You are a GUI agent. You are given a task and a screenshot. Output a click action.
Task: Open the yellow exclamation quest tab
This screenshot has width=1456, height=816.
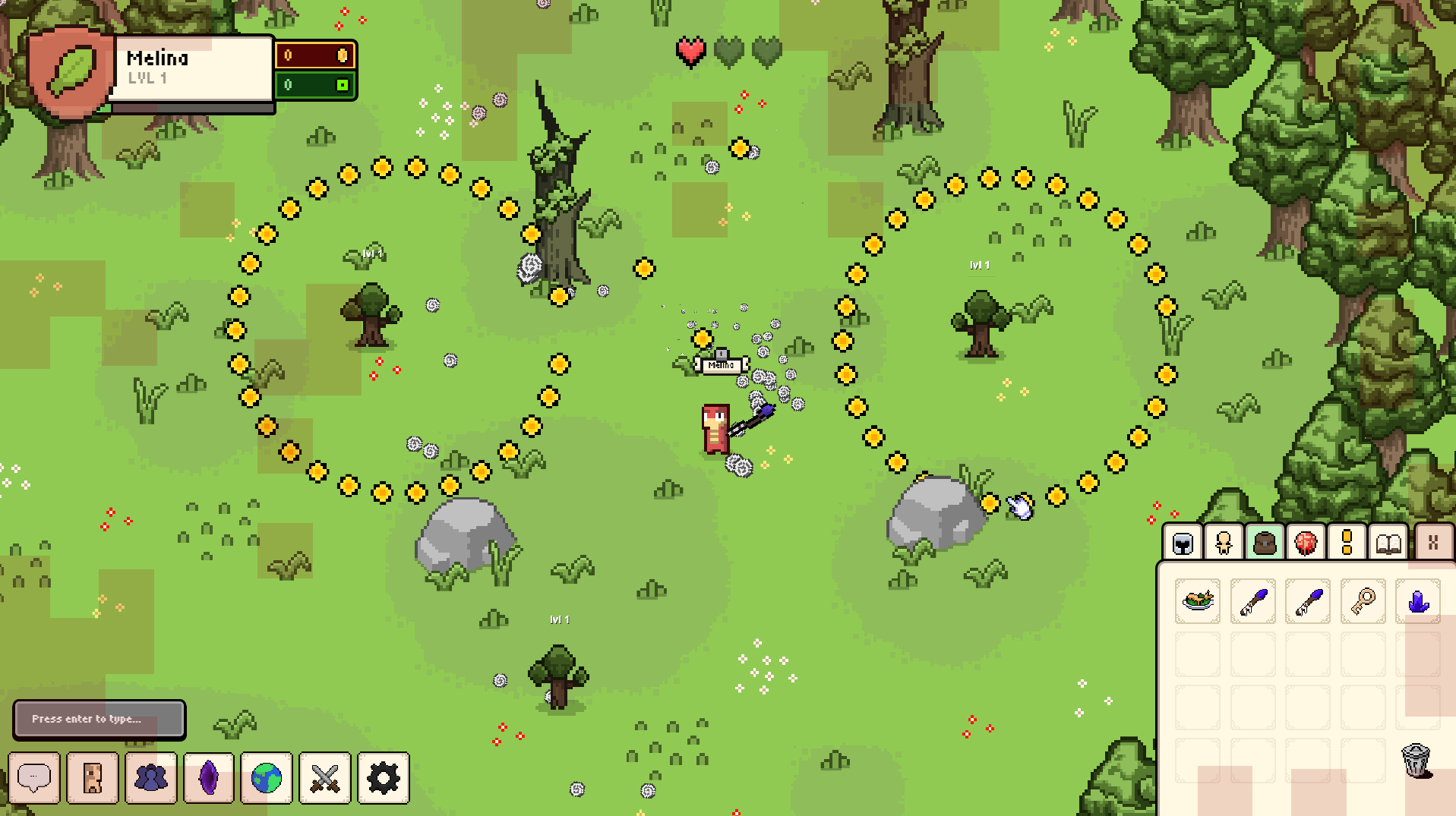click(1347, 543)
